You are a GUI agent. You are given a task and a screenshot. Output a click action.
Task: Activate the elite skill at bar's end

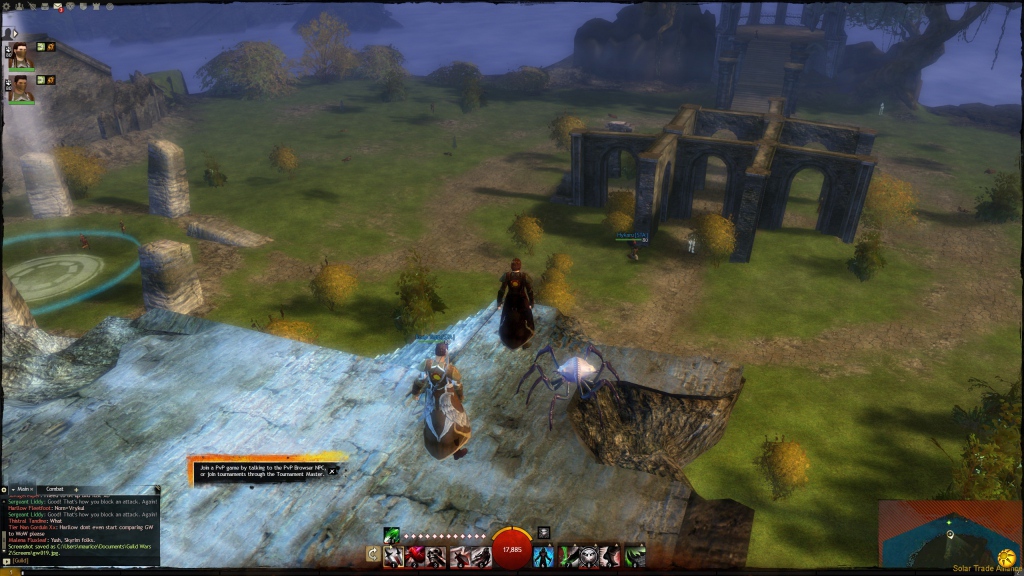point(634,556)
